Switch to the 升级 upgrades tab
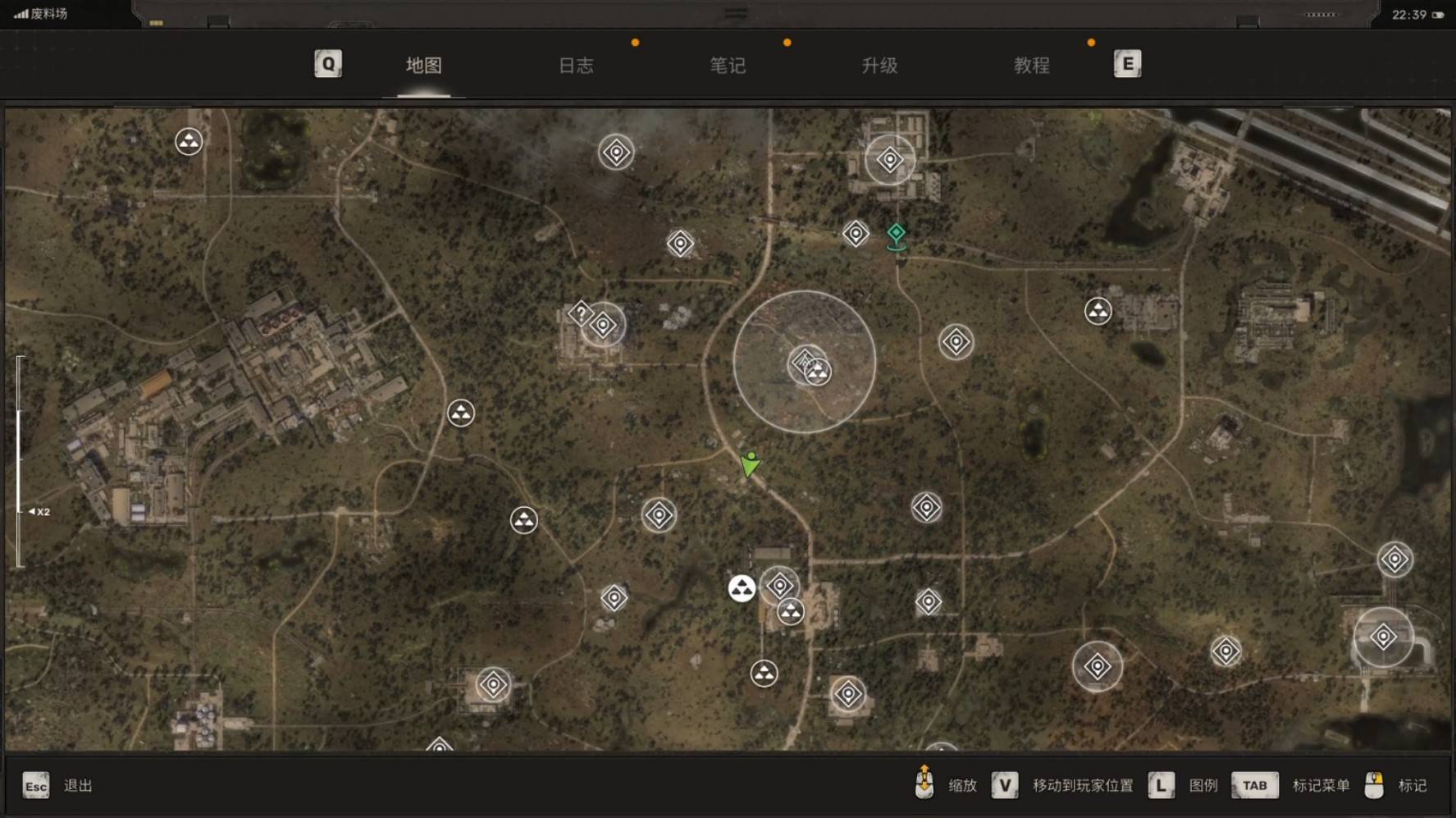 879,66
